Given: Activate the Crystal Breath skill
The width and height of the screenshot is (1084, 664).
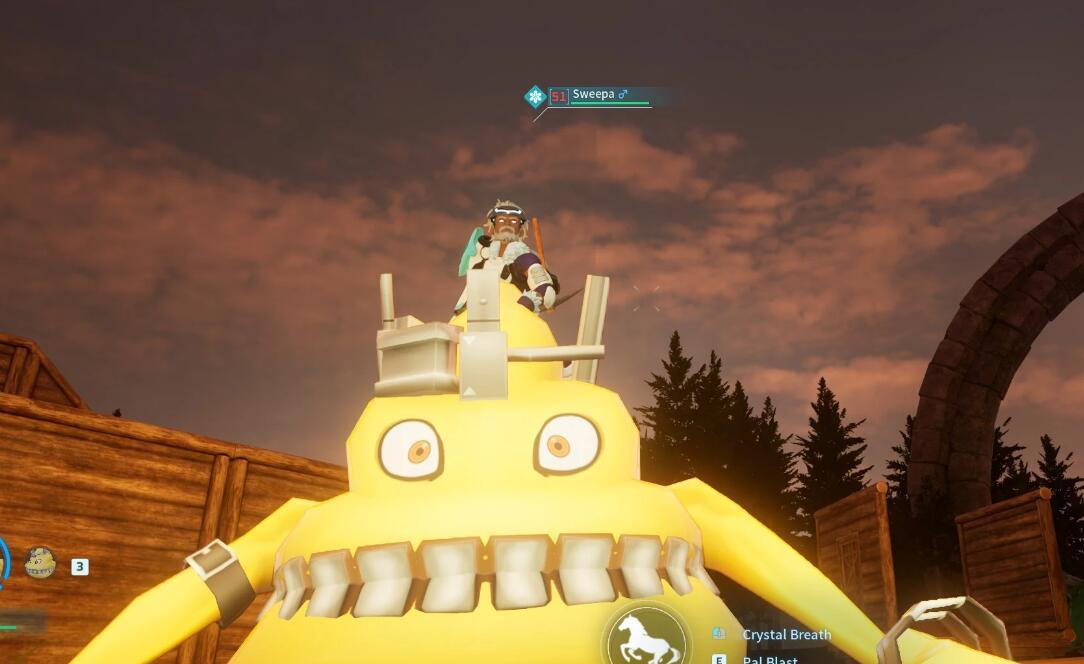Looking at the screenshot, I should point(786,635).
